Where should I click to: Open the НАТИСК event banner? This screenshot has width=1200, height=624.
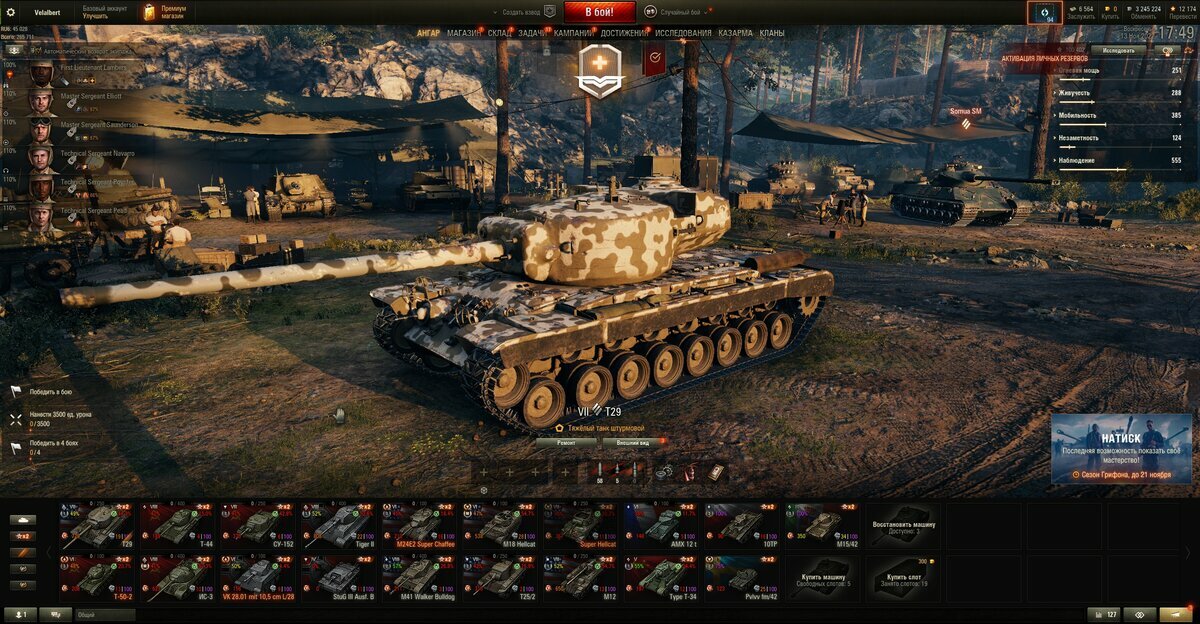click(x=1121, y=448)
